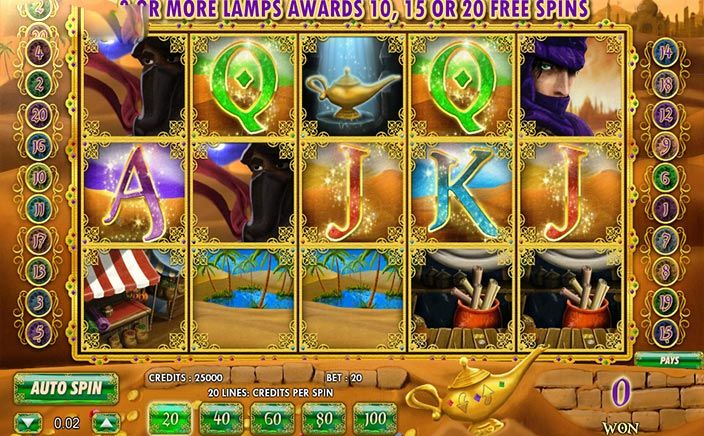Screen dimensions: 704x436
Task: Spin with 100 credits
Action: tap(376, 415)
